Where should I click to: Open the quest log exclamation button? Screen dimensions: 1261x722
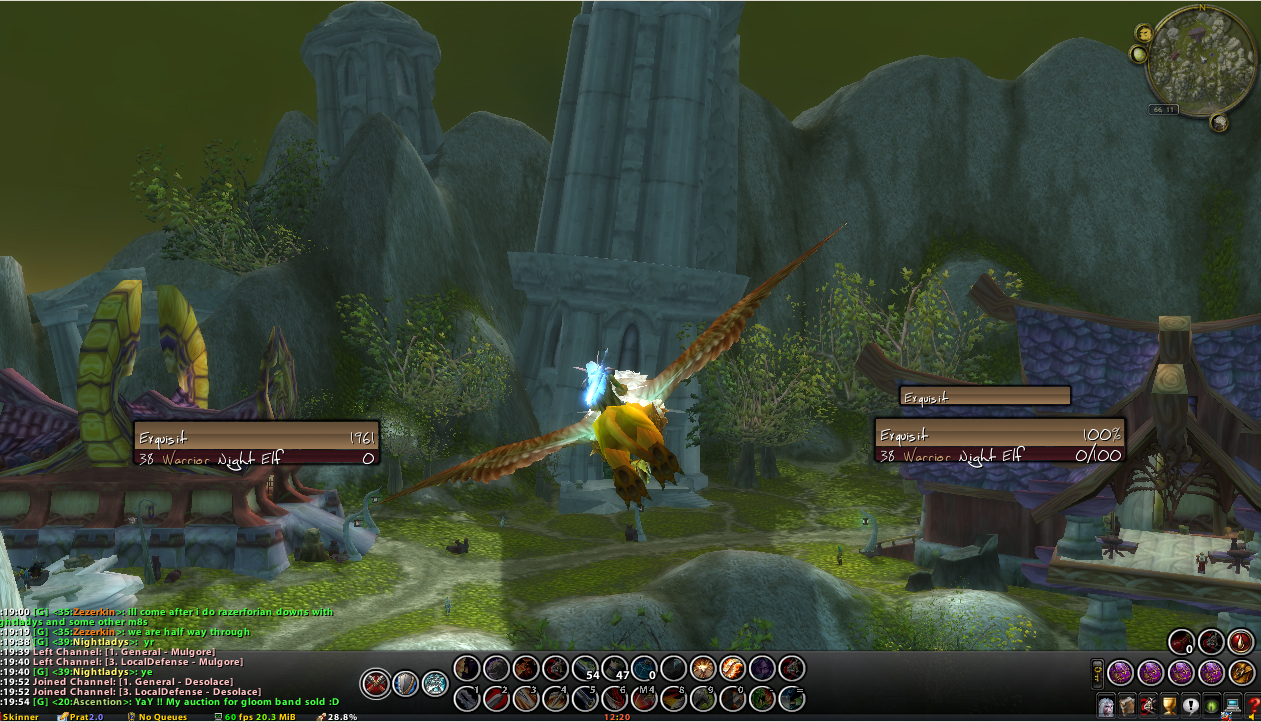click(x=1190, y=704)
